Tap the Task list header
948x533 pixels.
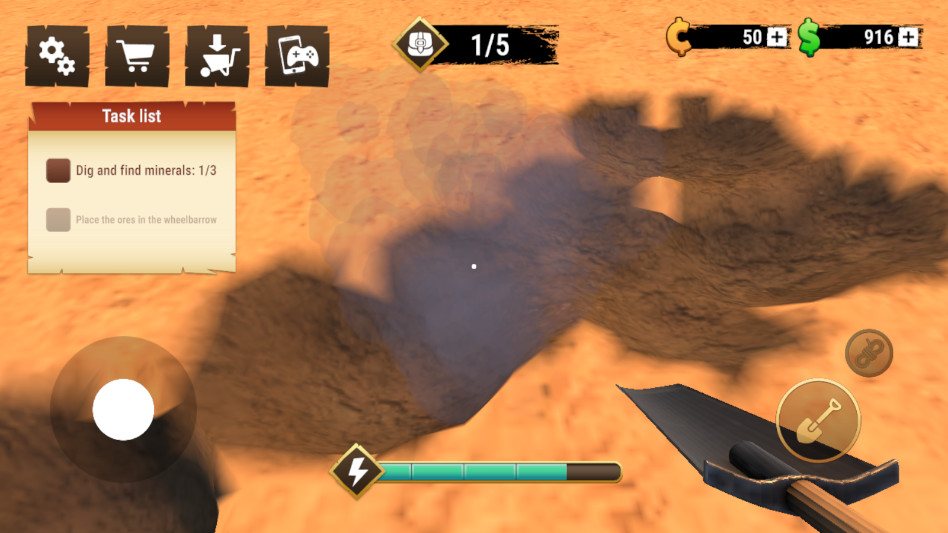click(x=132, y=116)
